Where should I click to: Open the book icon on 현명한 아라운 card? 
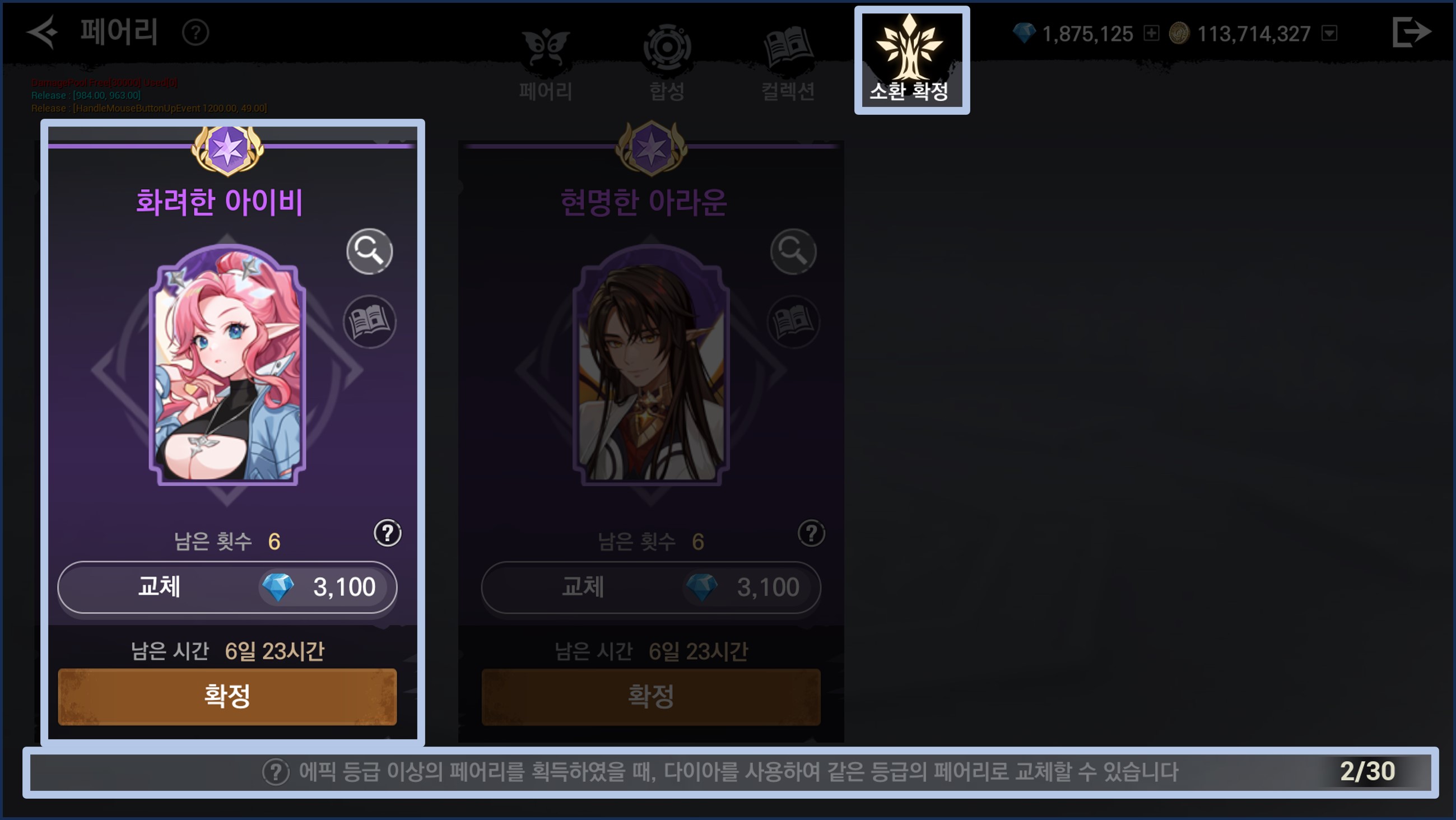[x=794, y=322]
